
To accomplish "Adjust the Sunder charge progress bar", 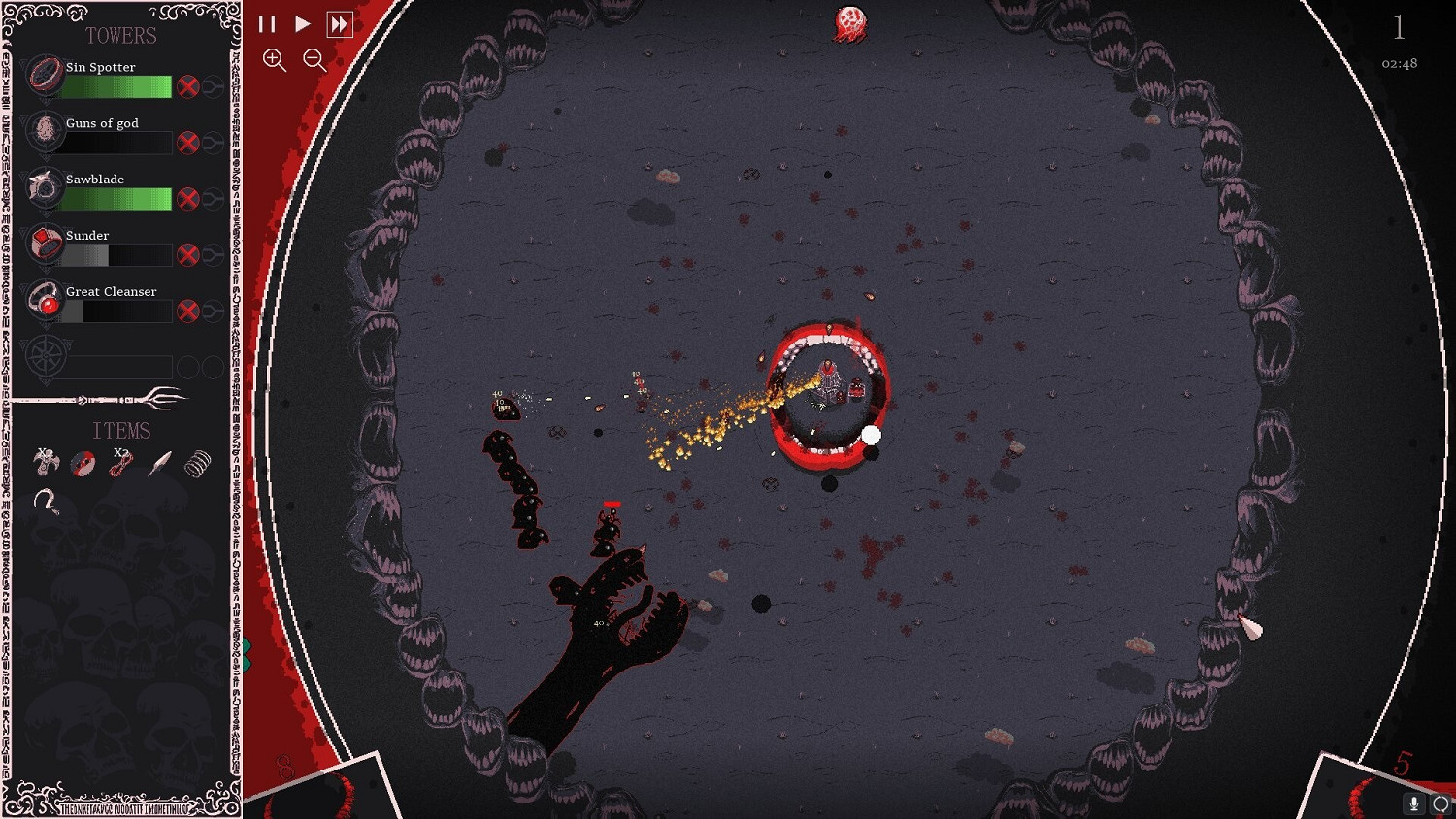I will (116, 255).
